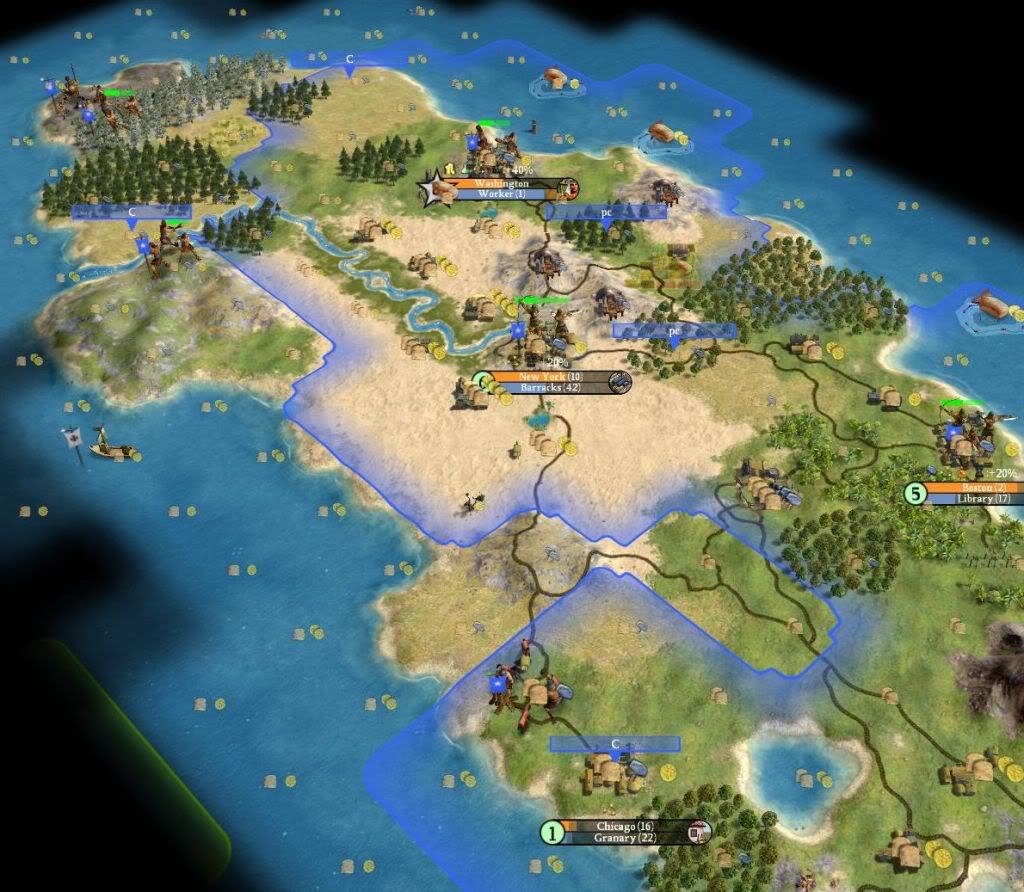Viewport: 1024px width, 892px height.
Task: Click the Barracks production icon on New York's banner
Action: 619,381
